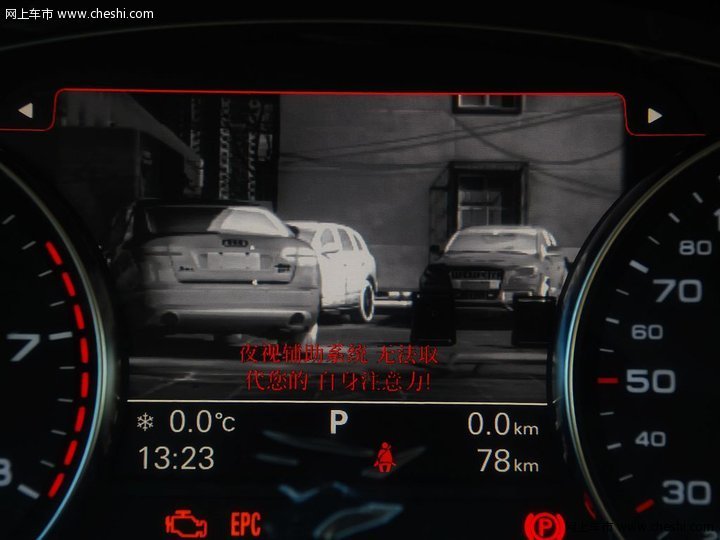Select the red seatbelt warning icon

click(384, 457)
